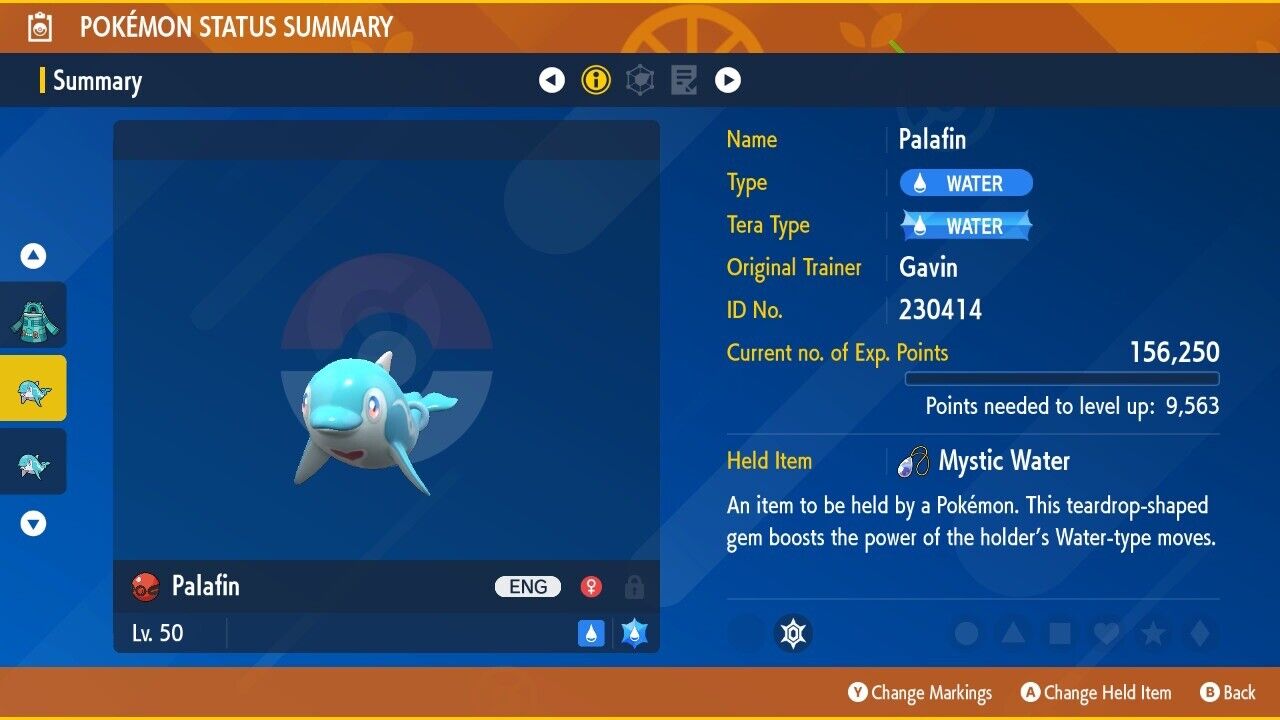Select the info summary page icon
Viewport: 1280px width, 720px height.
pos(596,80)
